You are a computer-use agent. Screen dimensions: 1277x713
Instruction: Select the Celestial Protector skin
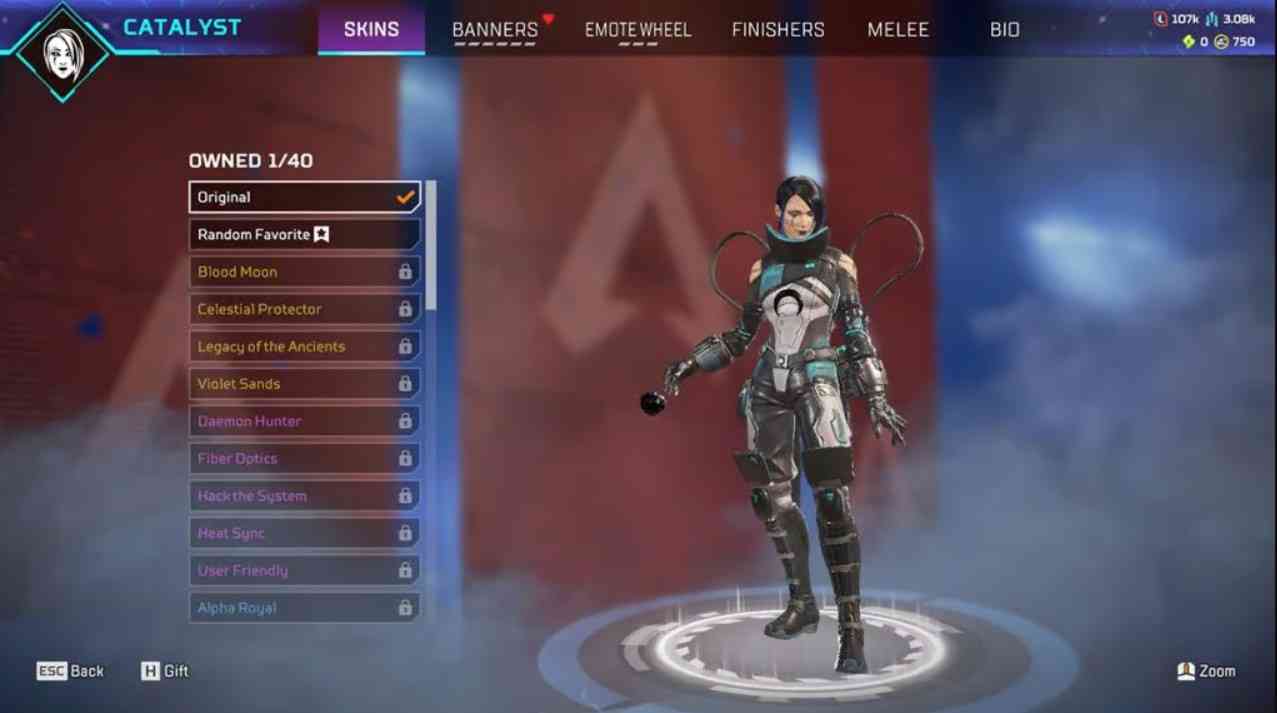coord(304,309)
